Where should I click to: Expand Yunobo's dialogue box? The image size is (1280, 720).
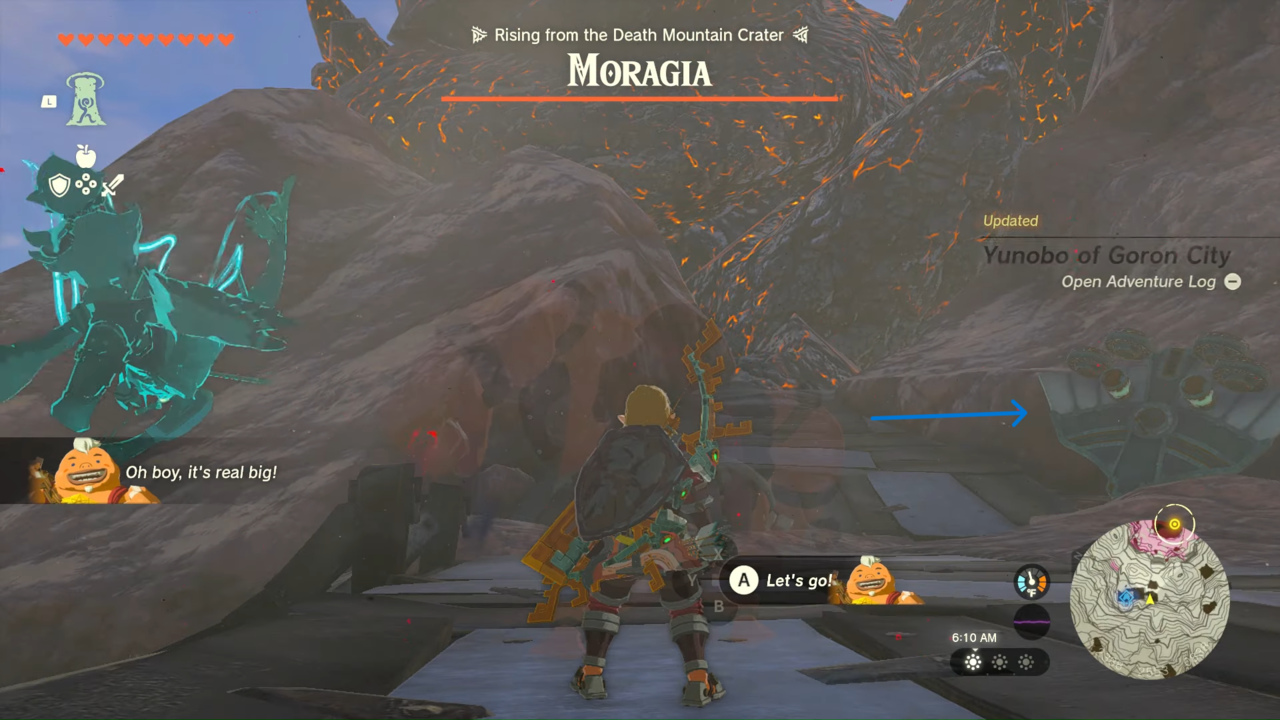coord(200,472)
